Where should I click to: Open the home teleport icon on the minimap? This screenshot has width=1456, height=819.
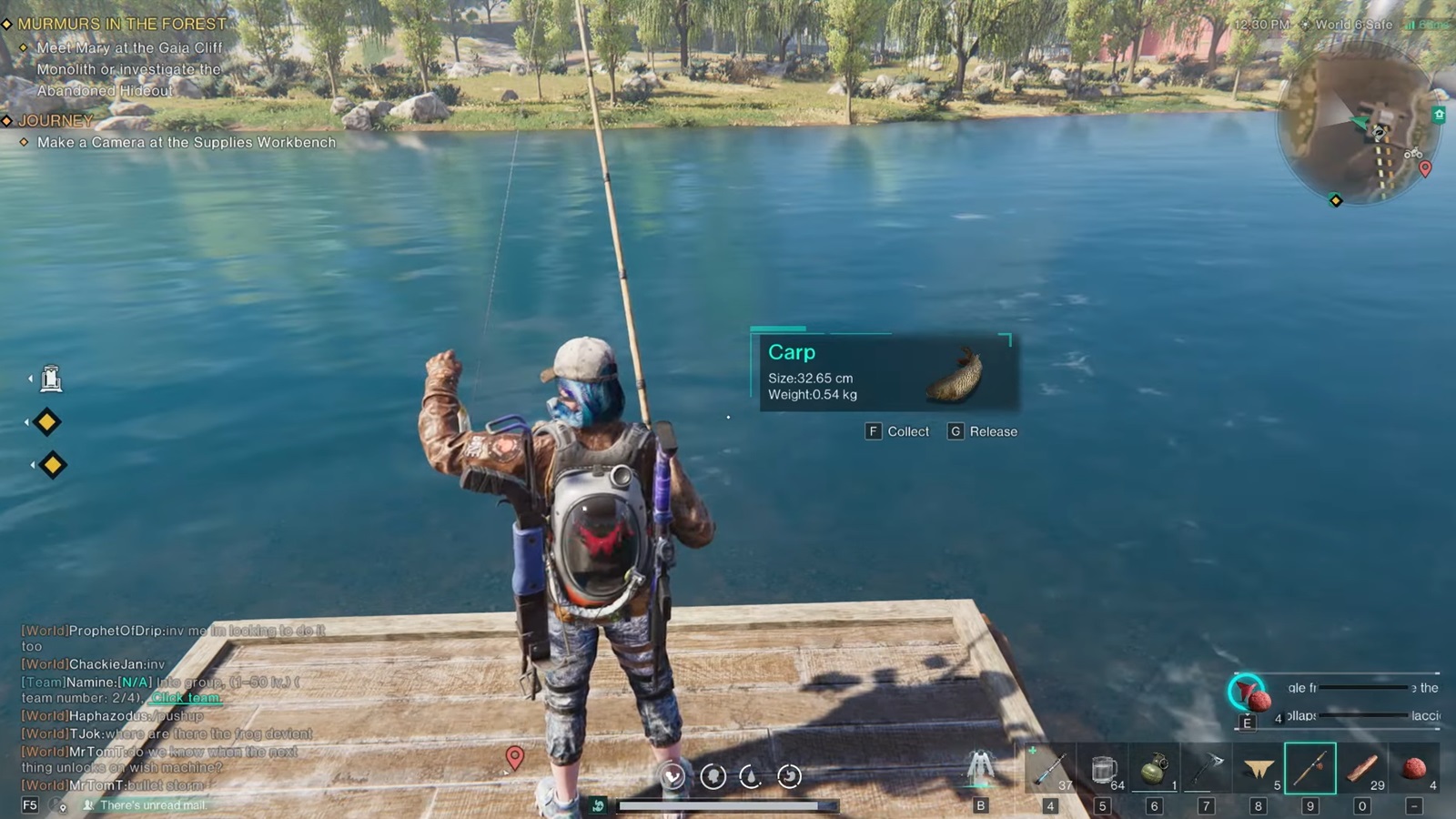pos(1440,115)
